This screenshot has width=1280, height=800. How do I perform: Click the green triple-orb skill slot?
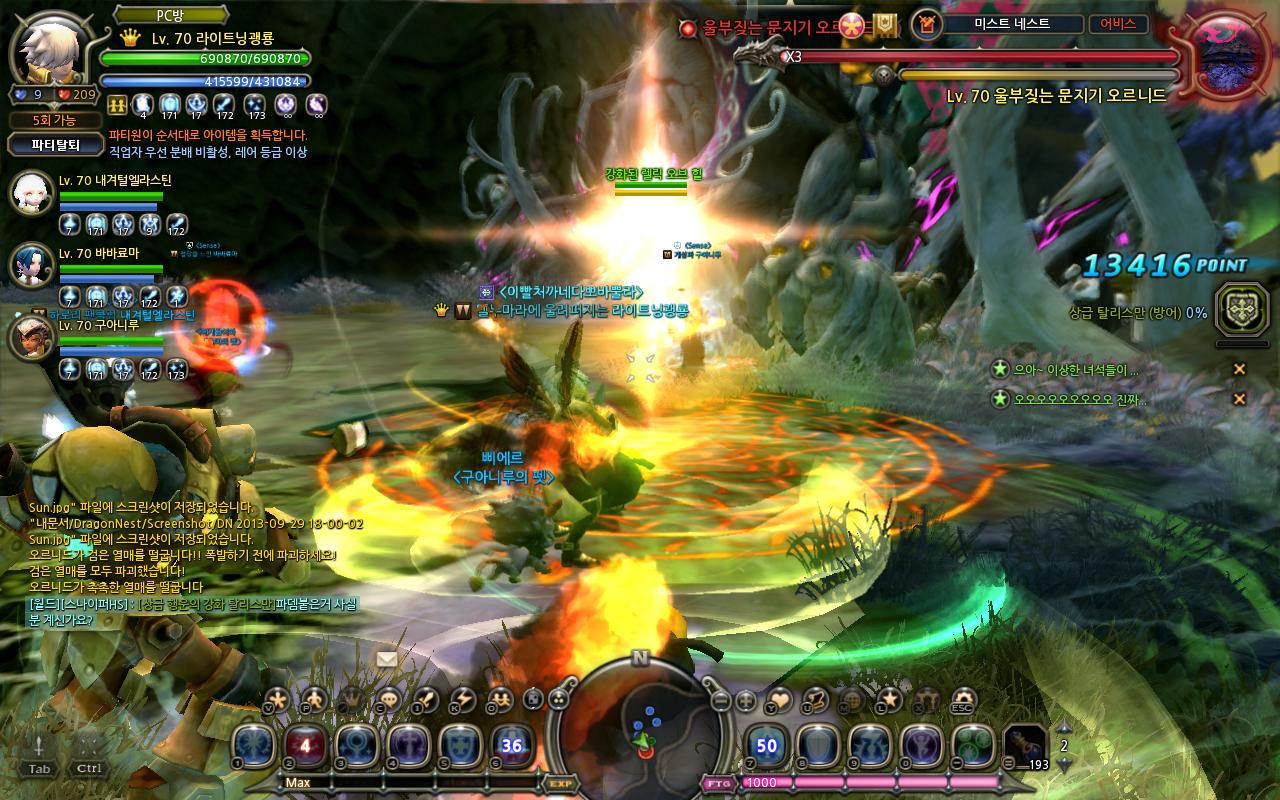click(x=971, y=747)
